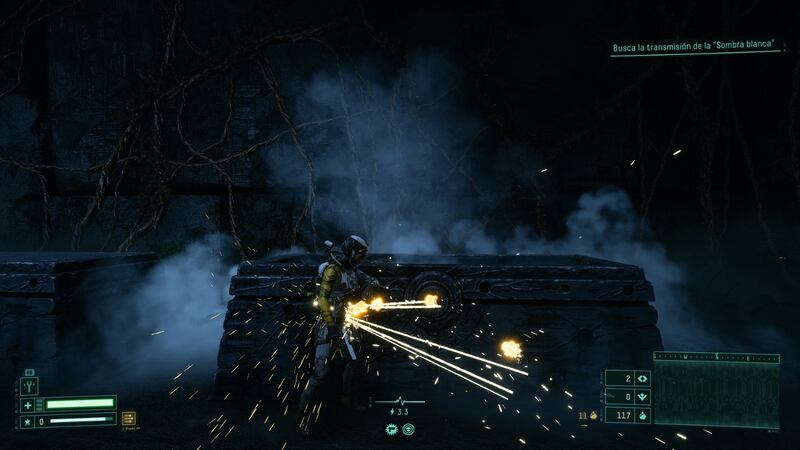
Task: Click the gun-shaped weapon trait icon
Action: click(x=390, y=429)
